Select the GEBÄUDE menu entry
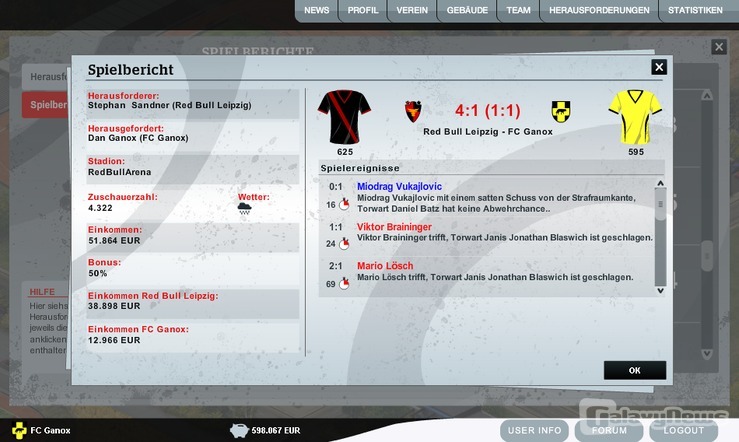 pos(467,11)
